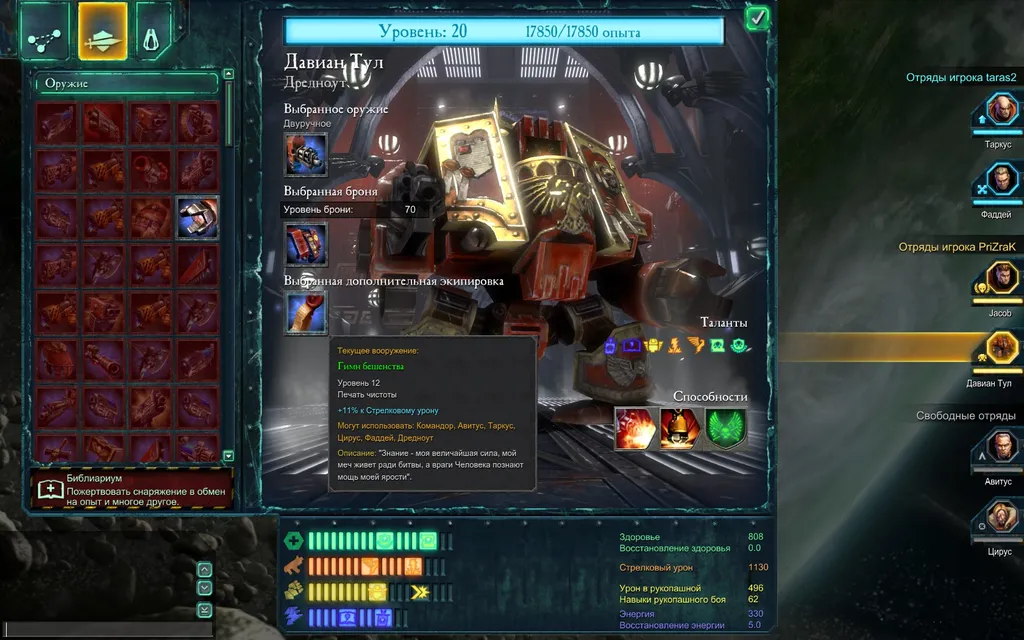Select Цирус from free squads
This screenshot has width=1024, height=640.
pyautogui.click(x=998, y=517)
